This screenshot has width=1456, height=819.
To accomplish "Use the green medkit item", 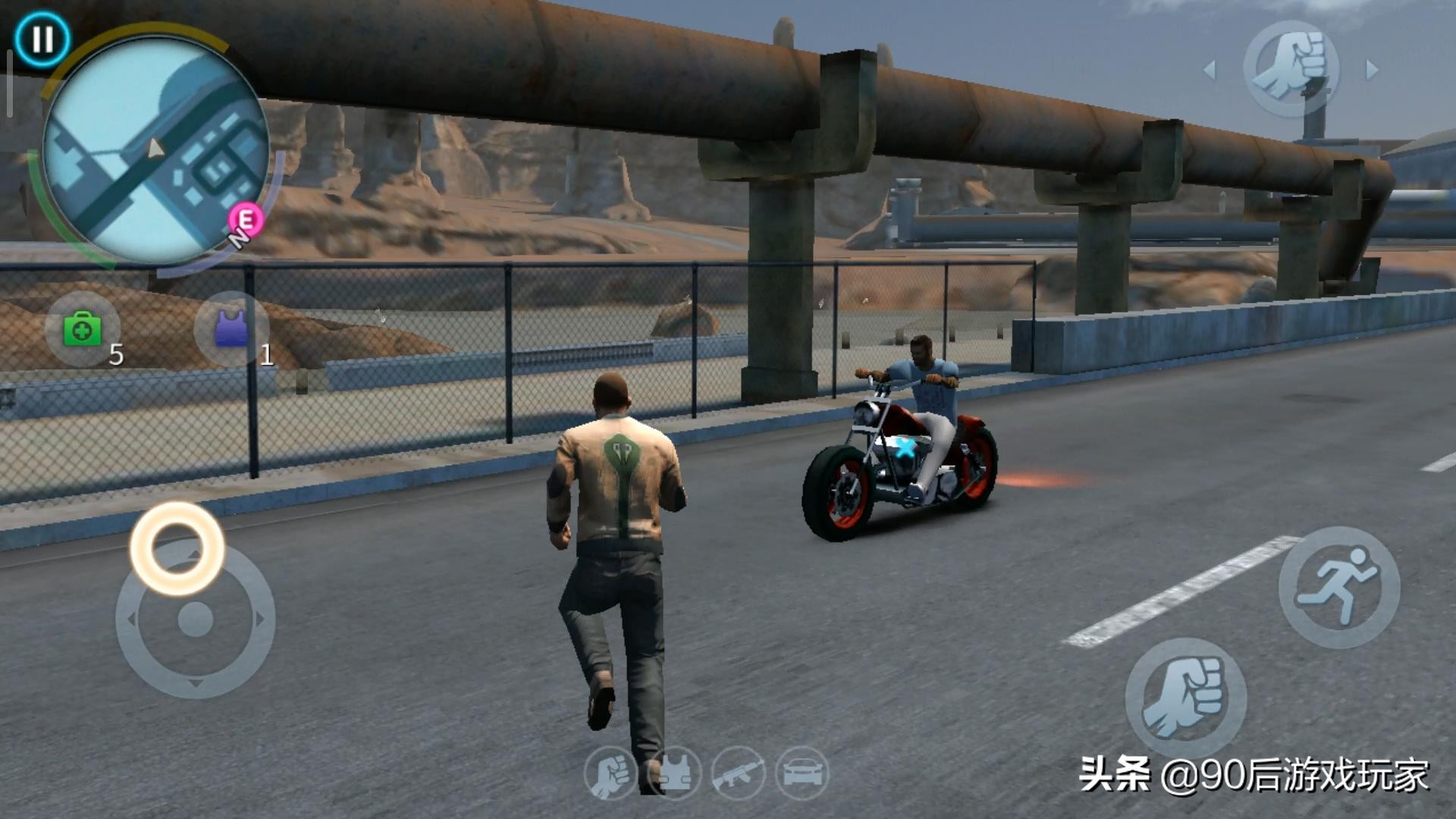I will (83, 331).
